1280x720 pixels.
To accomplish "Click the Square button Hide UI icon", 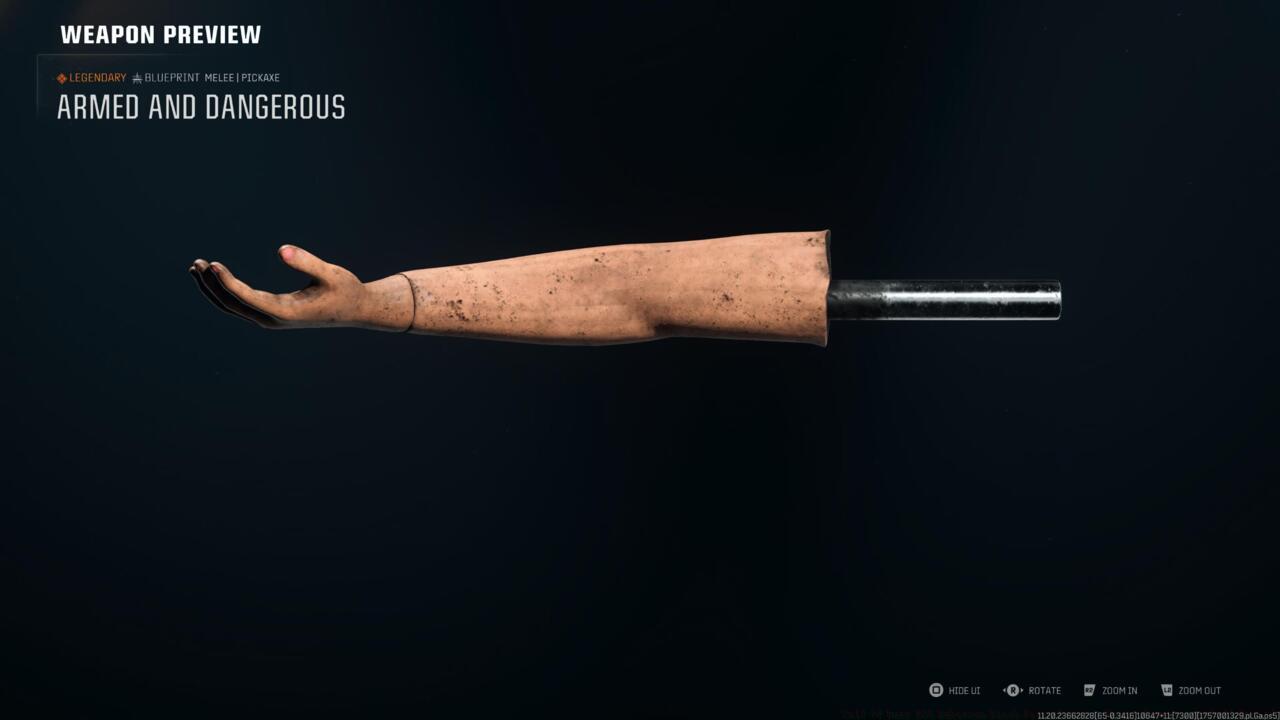I will point(934,690).
